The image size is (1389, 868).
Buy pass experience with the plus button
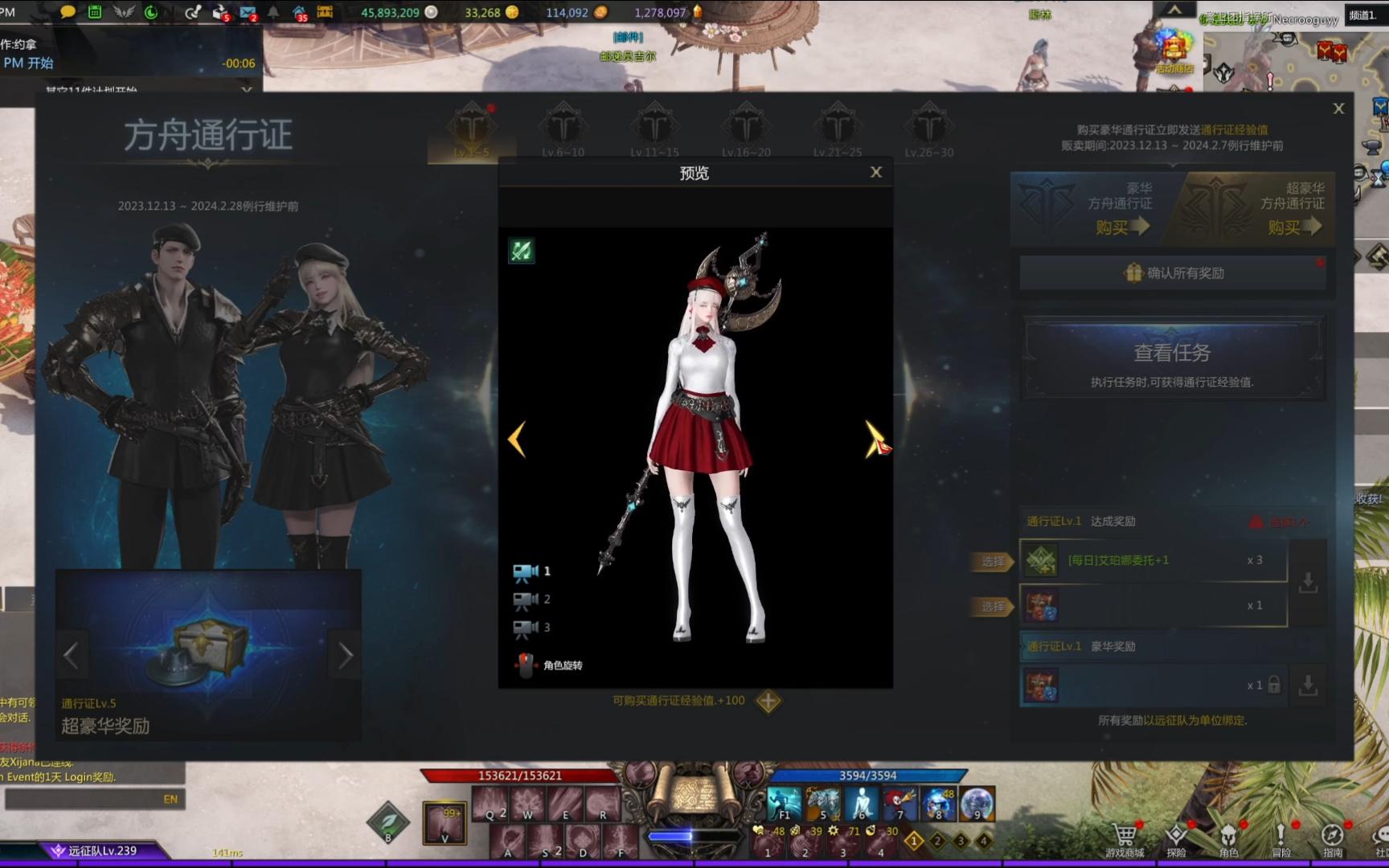click(x=768, y=701)
